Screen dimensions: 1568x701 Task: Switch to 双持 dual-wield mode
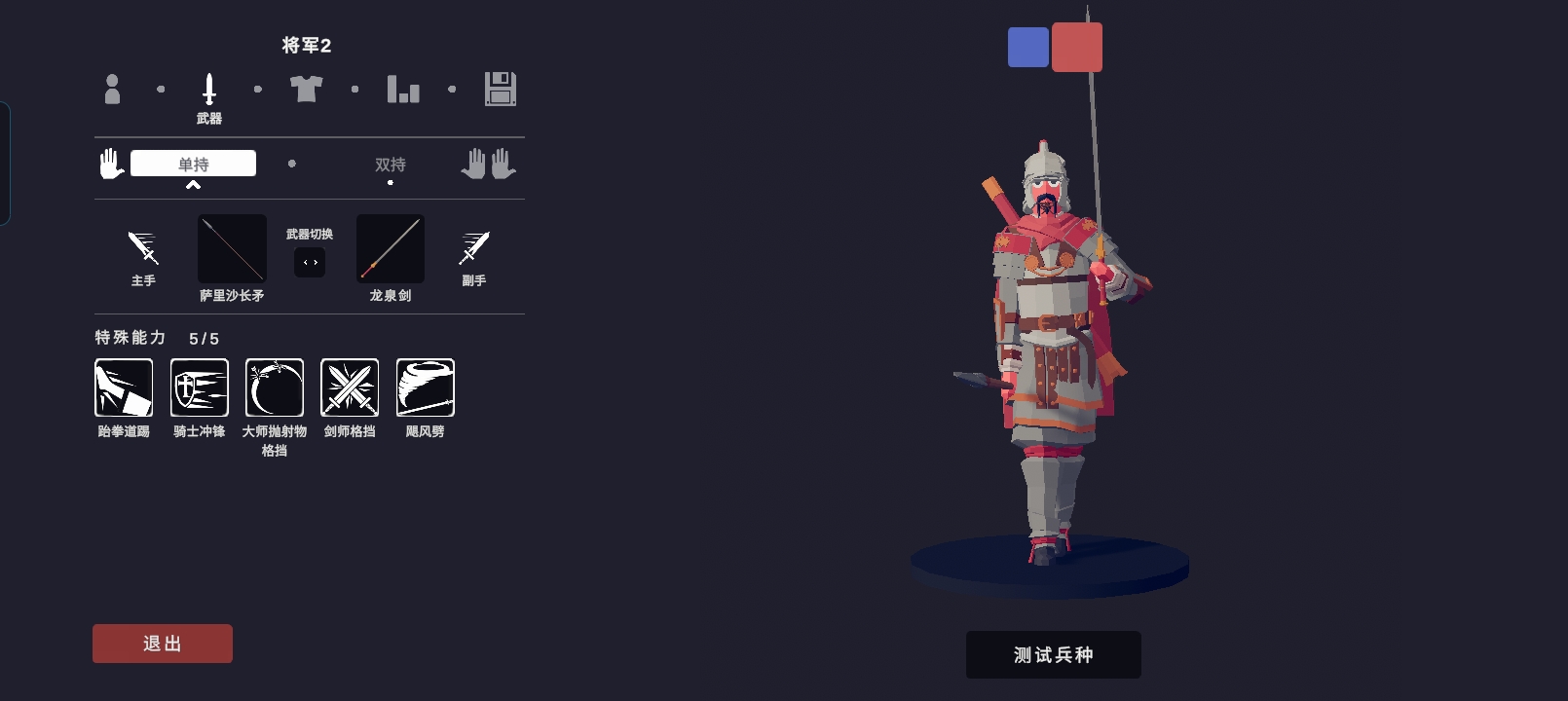click(391, 165)
